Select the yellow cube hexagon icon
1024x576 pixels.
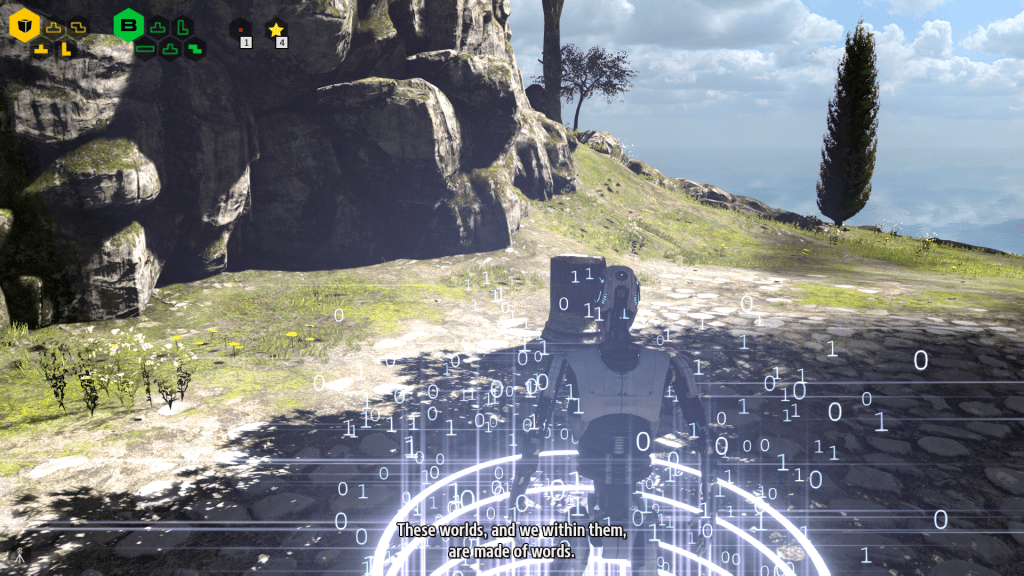24,26
